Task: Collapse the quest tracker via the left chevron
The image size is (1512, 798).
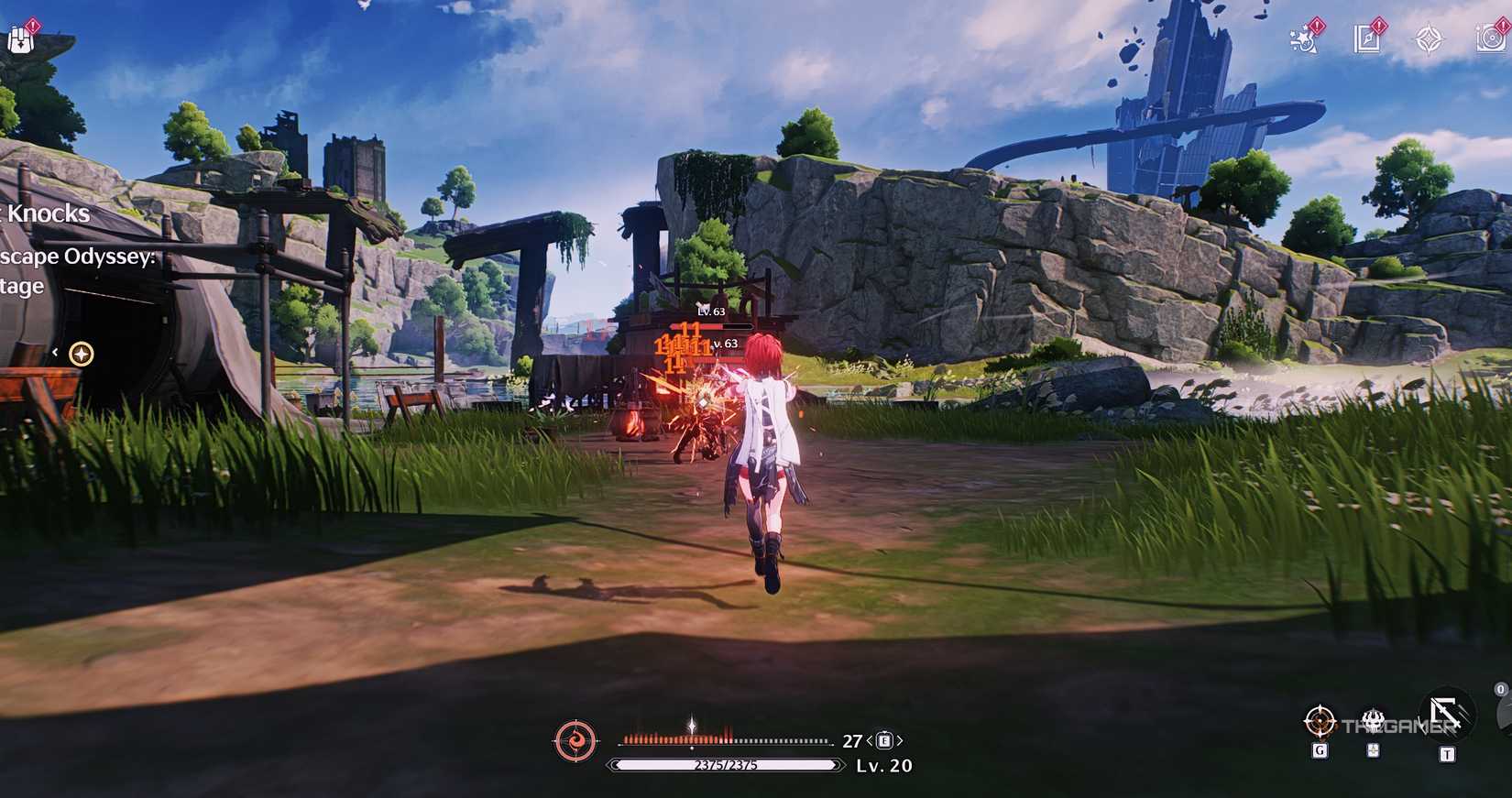Action: [x=55, y=351]
